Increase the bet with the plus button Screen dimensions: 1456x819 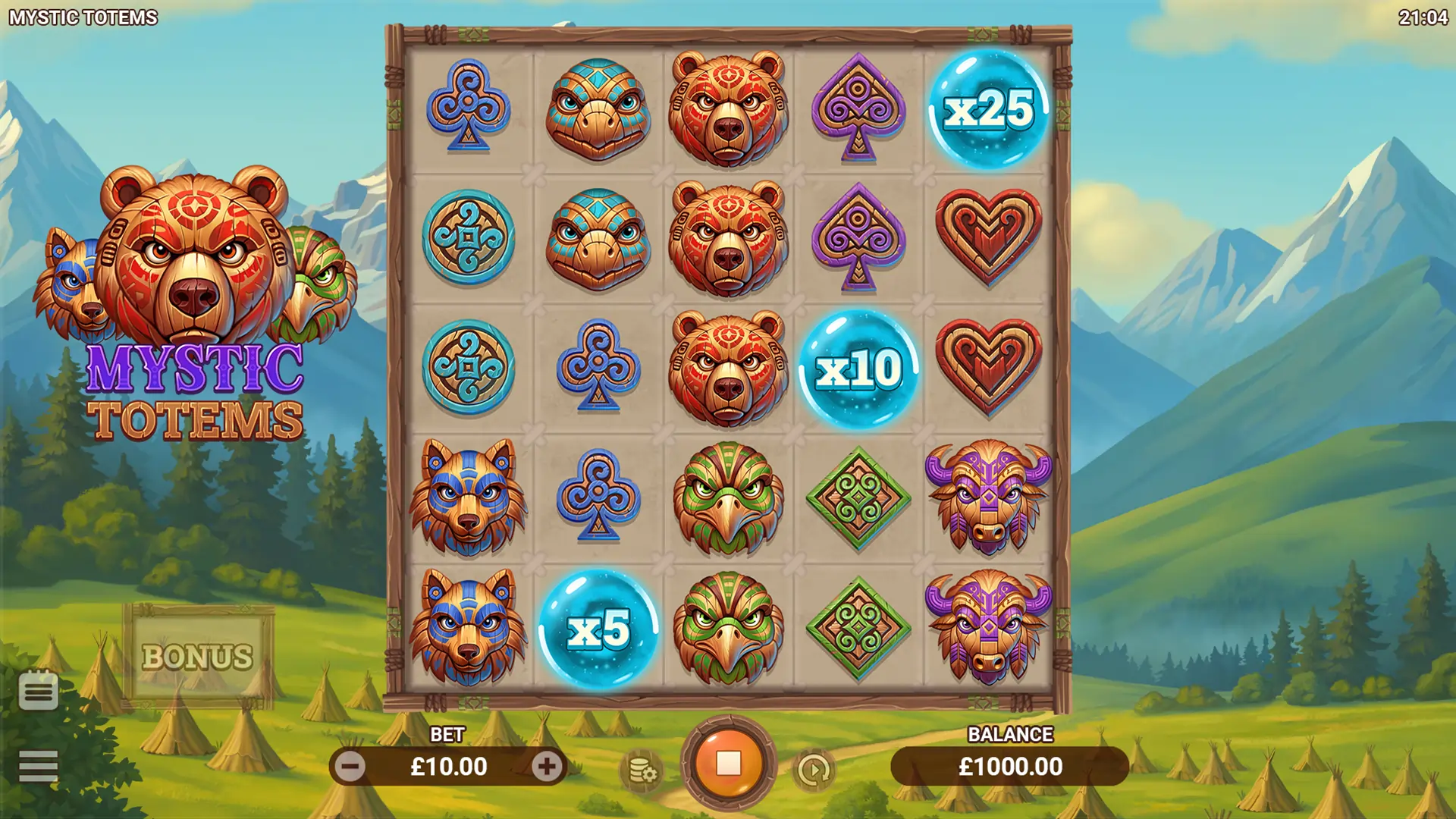pyautogui.click(x=547, y=767)
